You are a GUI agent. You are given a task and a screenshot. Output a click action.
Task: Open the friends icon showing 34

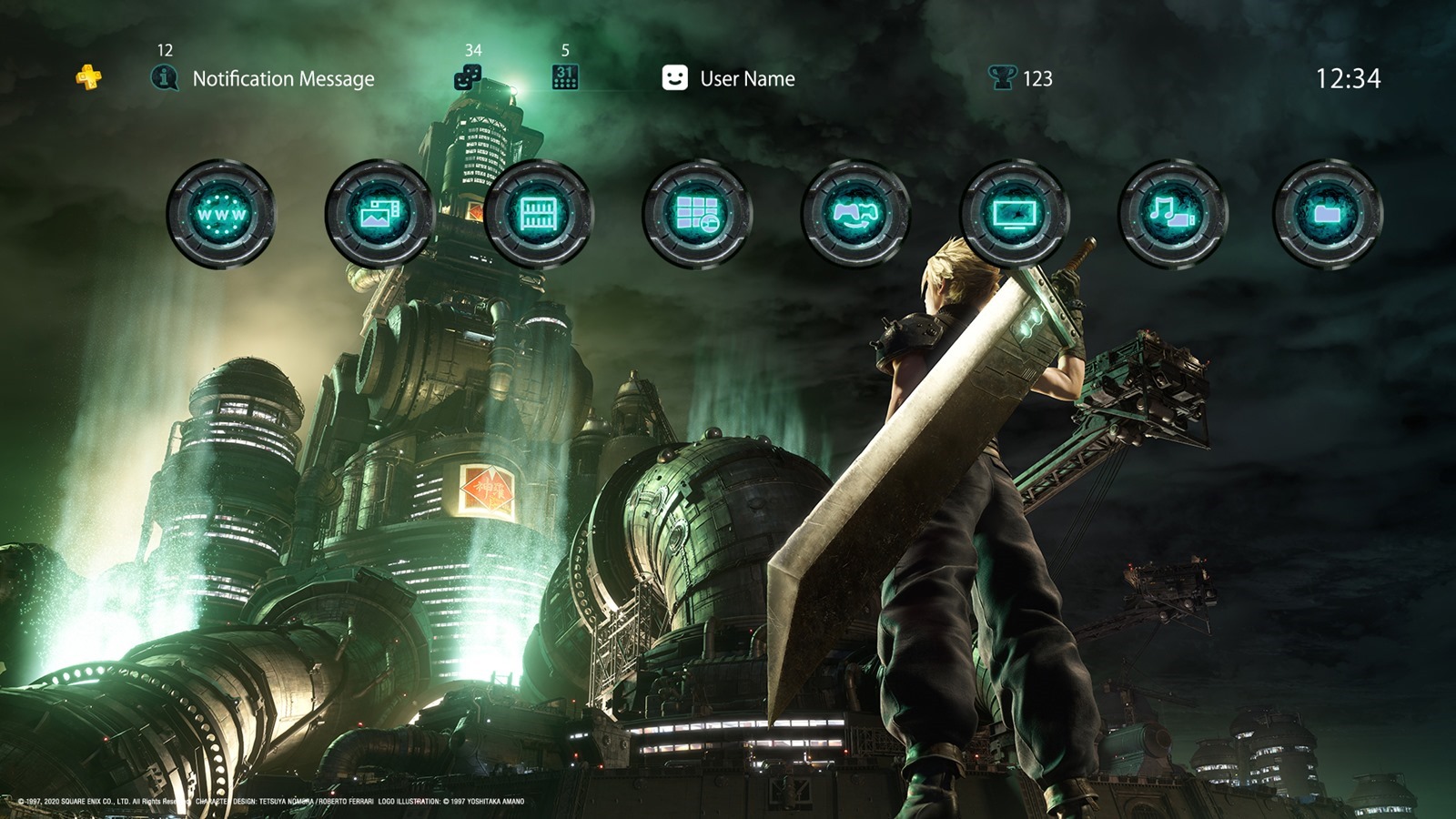point(468,78)
